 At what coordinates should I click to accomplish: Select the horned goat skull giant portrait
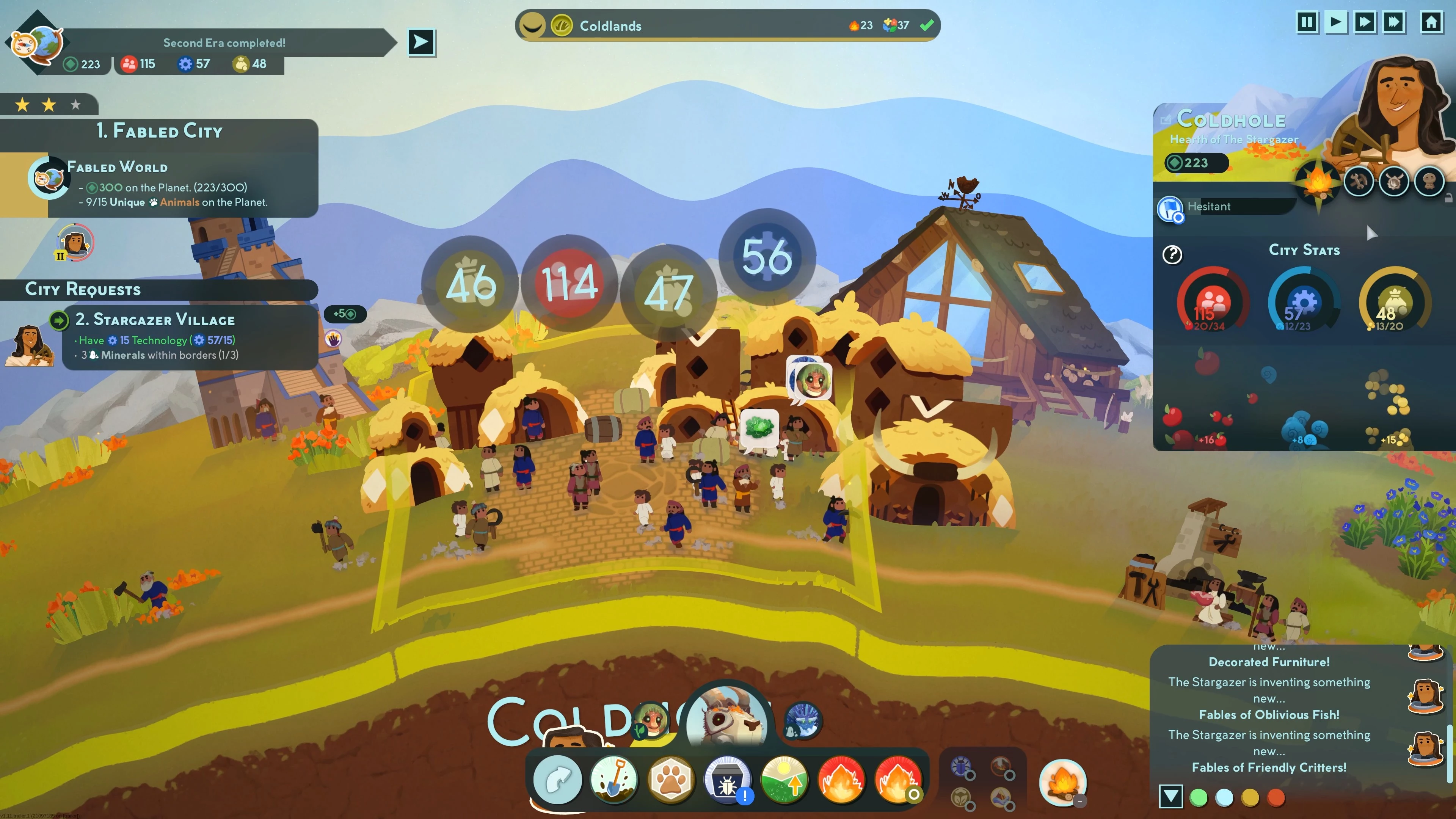pyautogui.click(x=727, y=721)
